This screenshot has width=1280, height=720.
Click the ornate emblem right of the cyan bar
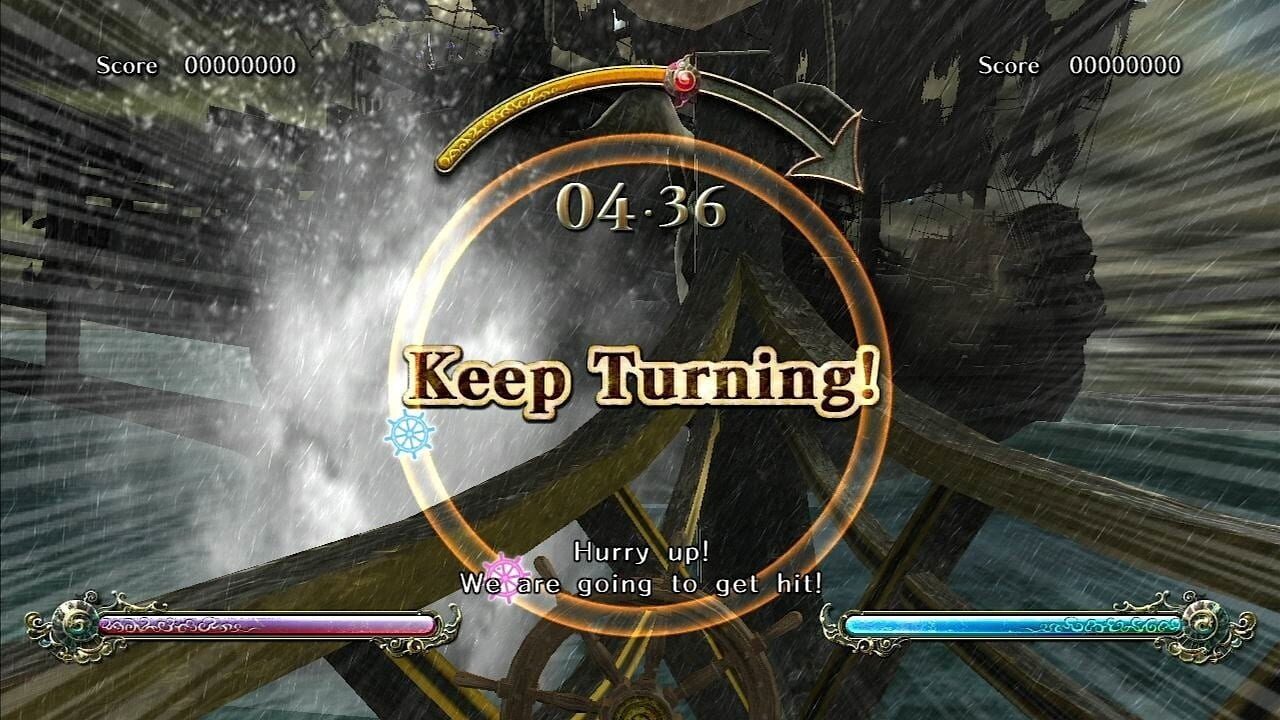(x=1205, y=623)
